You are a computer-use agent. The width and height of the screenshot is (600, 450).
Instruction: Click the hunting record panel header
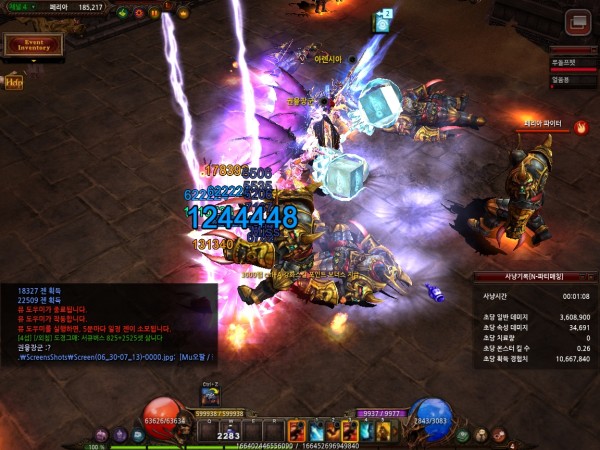click(535, 276)
